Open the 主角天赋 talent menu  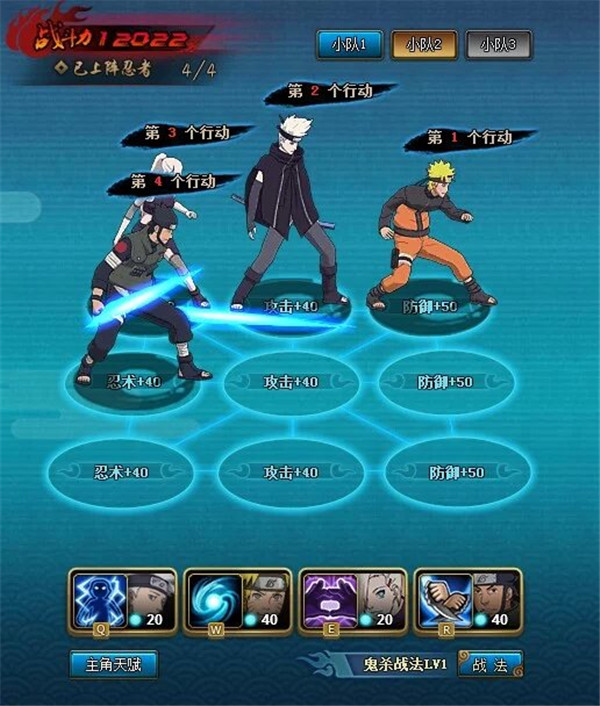[115, 663]
